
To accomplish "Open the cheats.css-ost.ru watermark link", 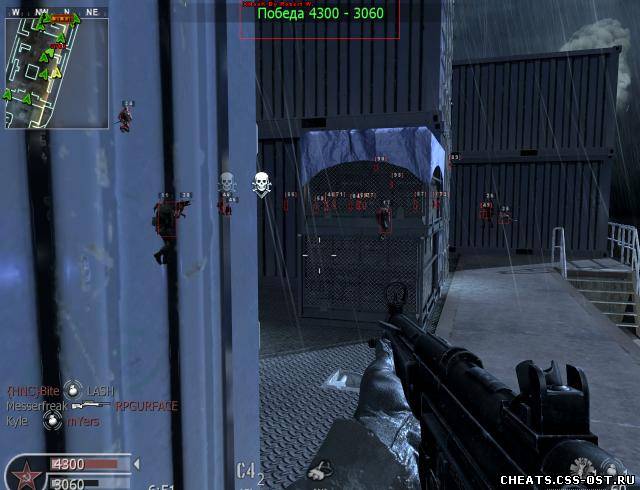I will coord(569,478).
